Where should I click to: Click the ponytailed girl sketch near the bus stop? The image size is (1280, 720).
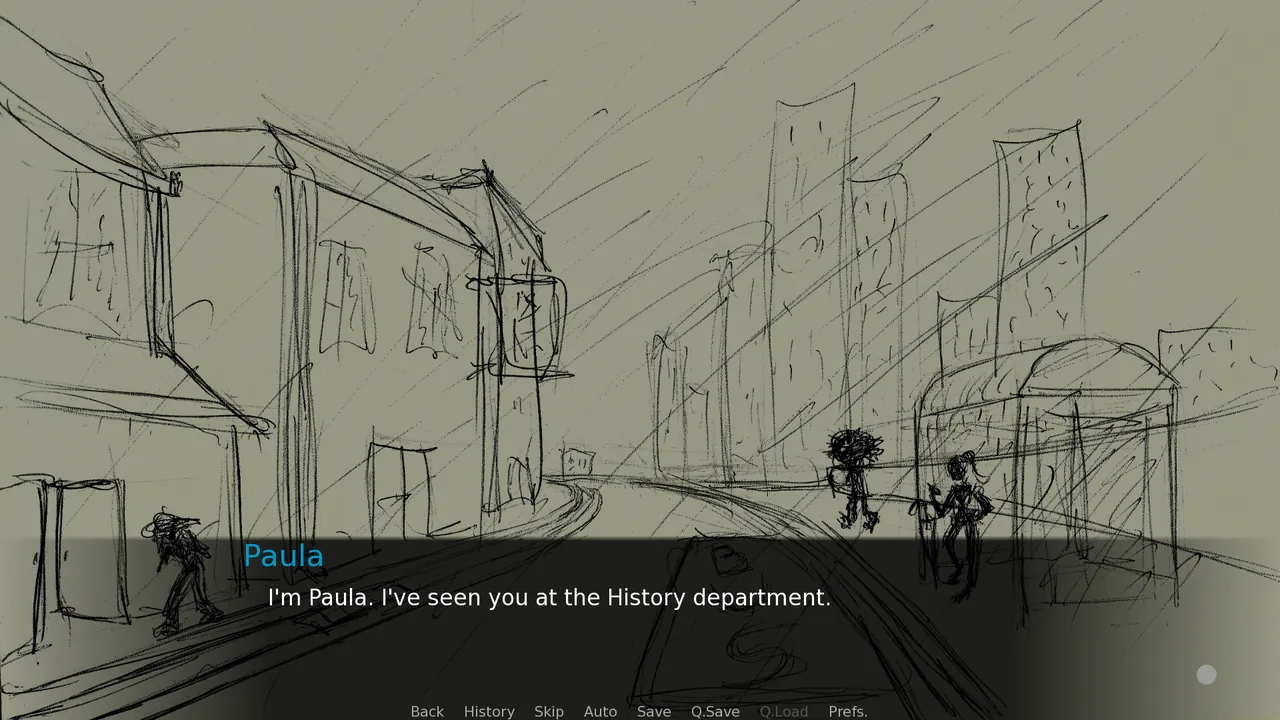(960, 500)
